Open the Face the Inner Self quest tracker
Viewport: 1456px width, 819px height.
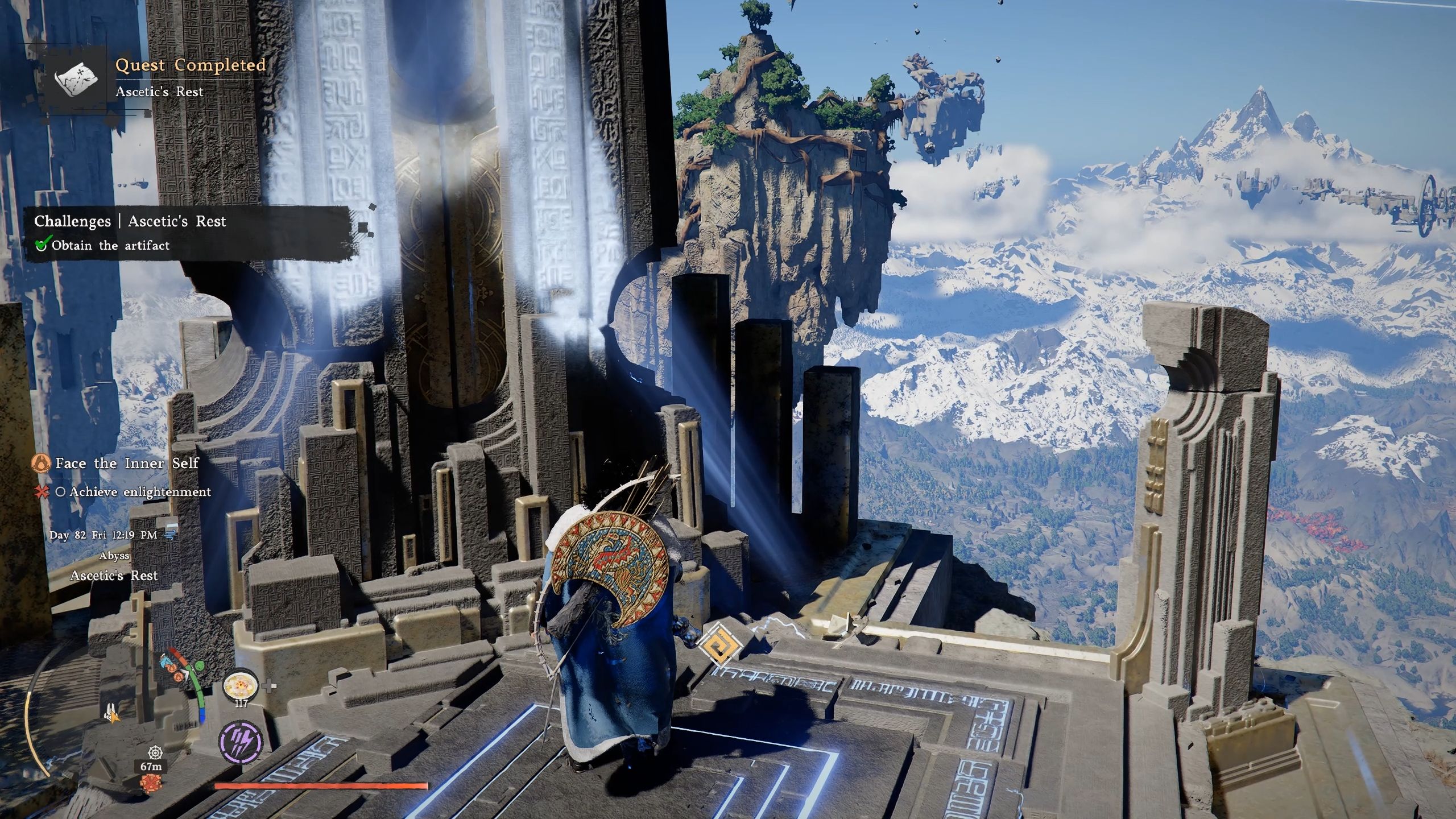[127, 463]
